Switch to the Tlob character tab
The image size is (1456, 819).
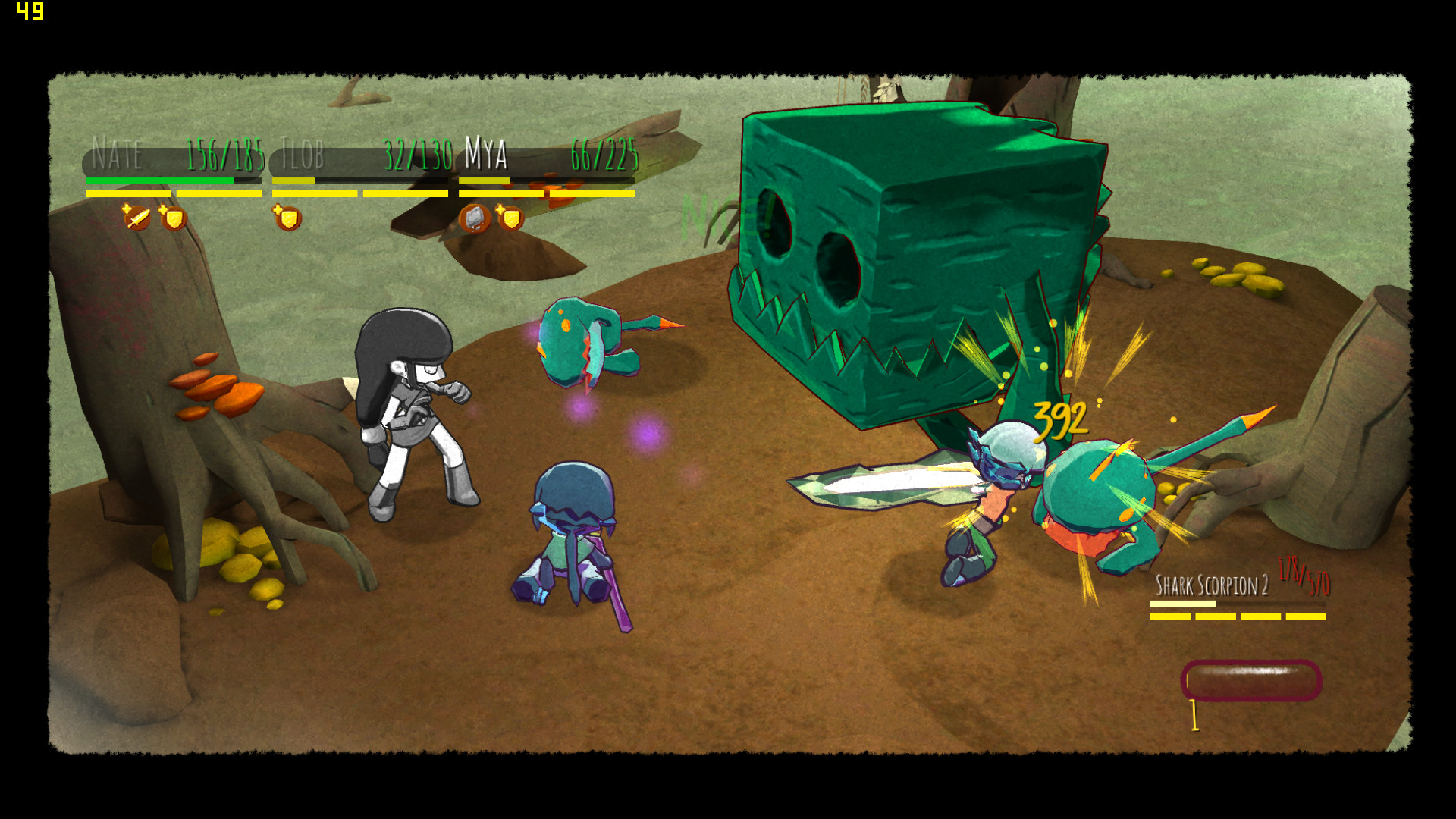click(x=303, y=157)
